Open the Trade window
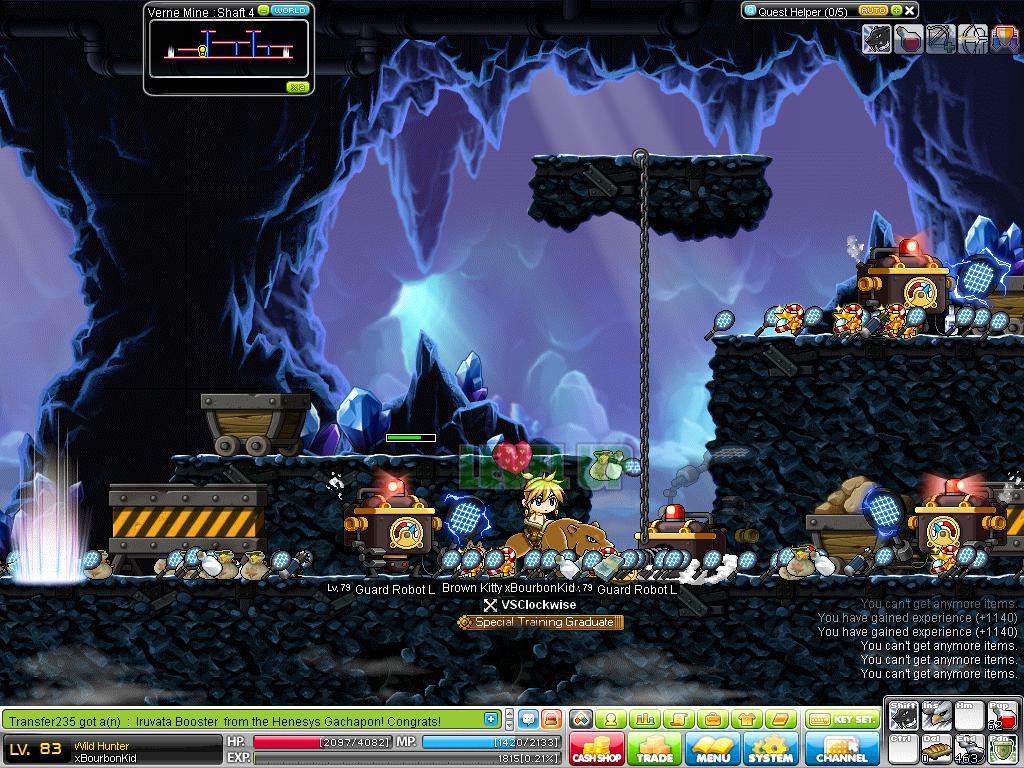This screenshot has width=1024, height=768. [x=655, y=749]
